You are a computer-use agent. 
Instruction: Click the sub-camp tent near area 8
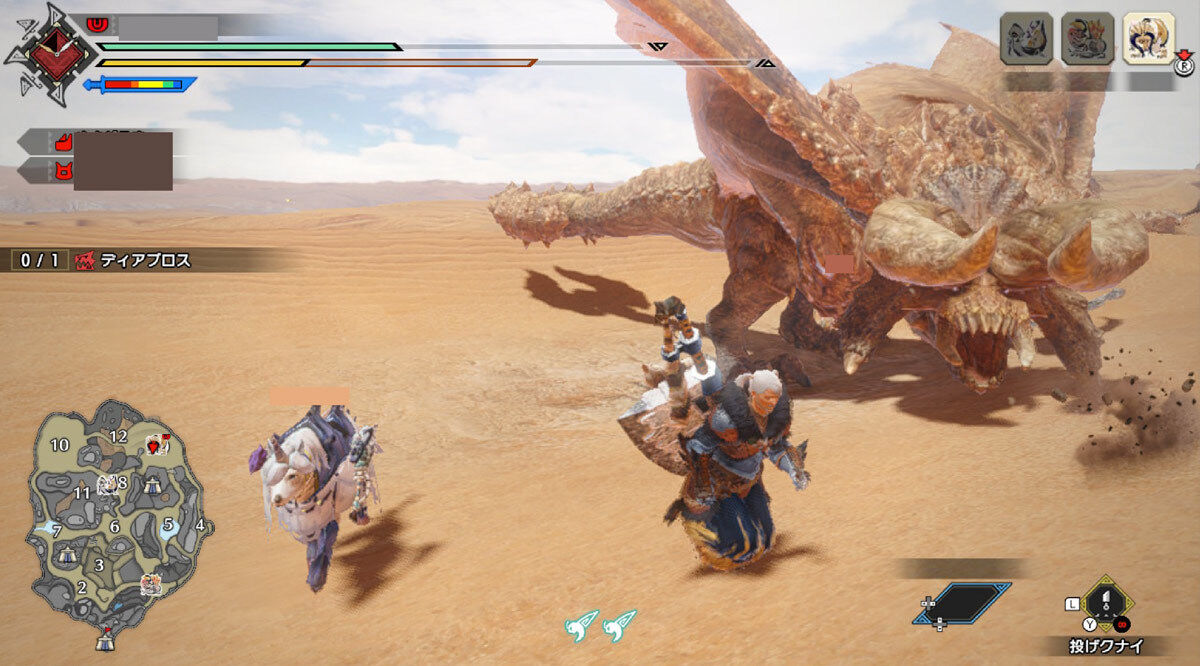pos(151,486)
